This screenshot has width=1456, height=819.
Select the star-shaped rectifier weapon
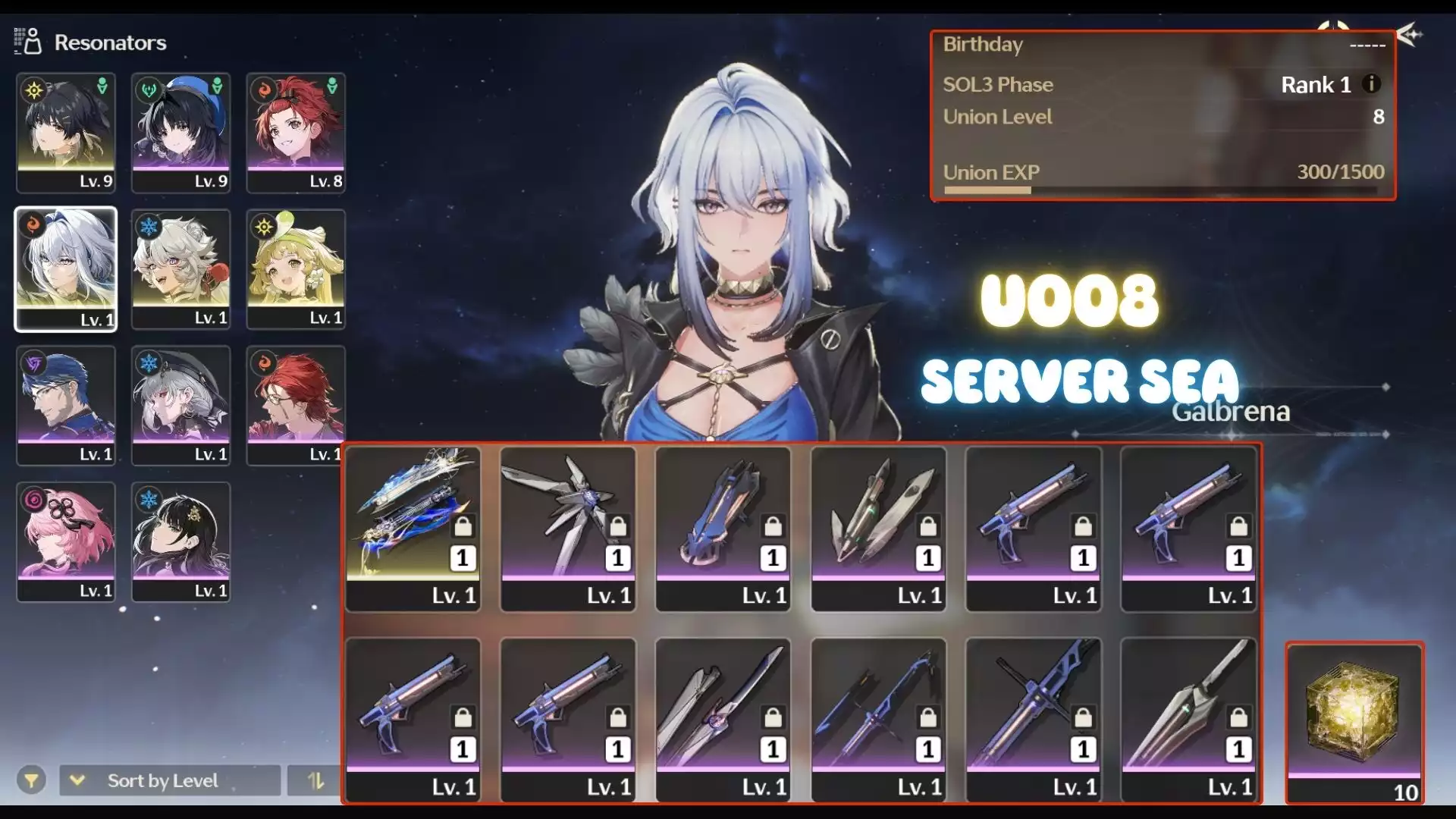click(568, 529)
